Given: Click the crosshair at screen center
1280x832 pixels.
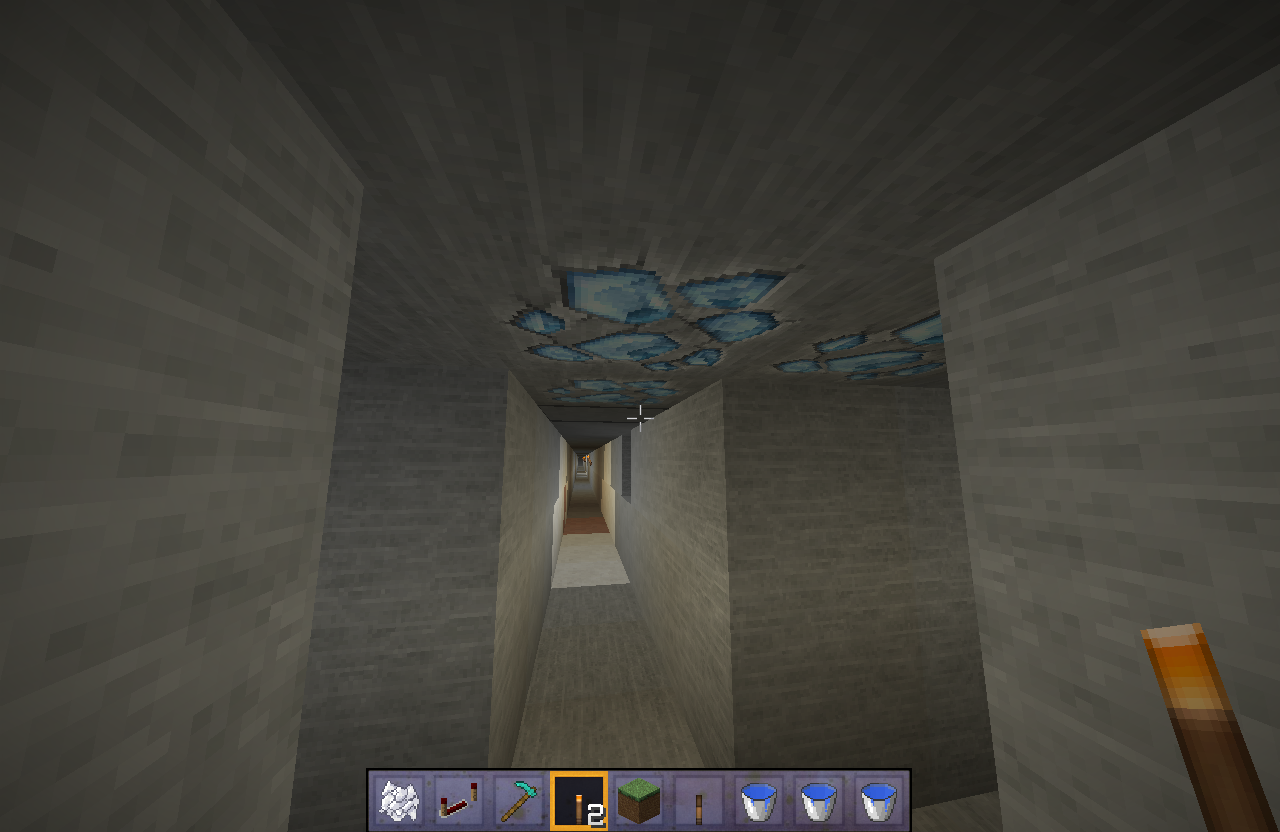Looking at the screenshot, I should pos(639,417).
